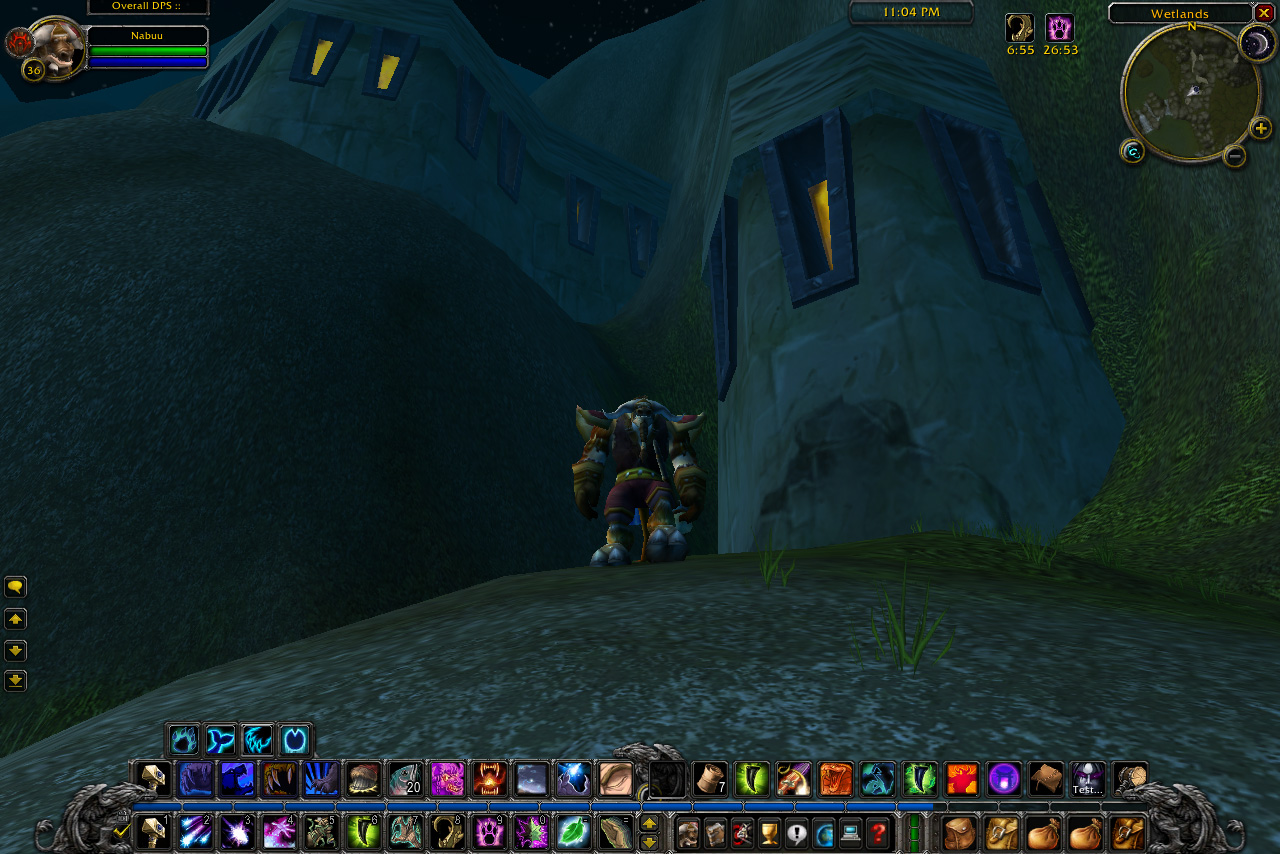The image size is (1280, 854).
Task: Switch to the whale-tail aquatic form
Action: (220, 740)
